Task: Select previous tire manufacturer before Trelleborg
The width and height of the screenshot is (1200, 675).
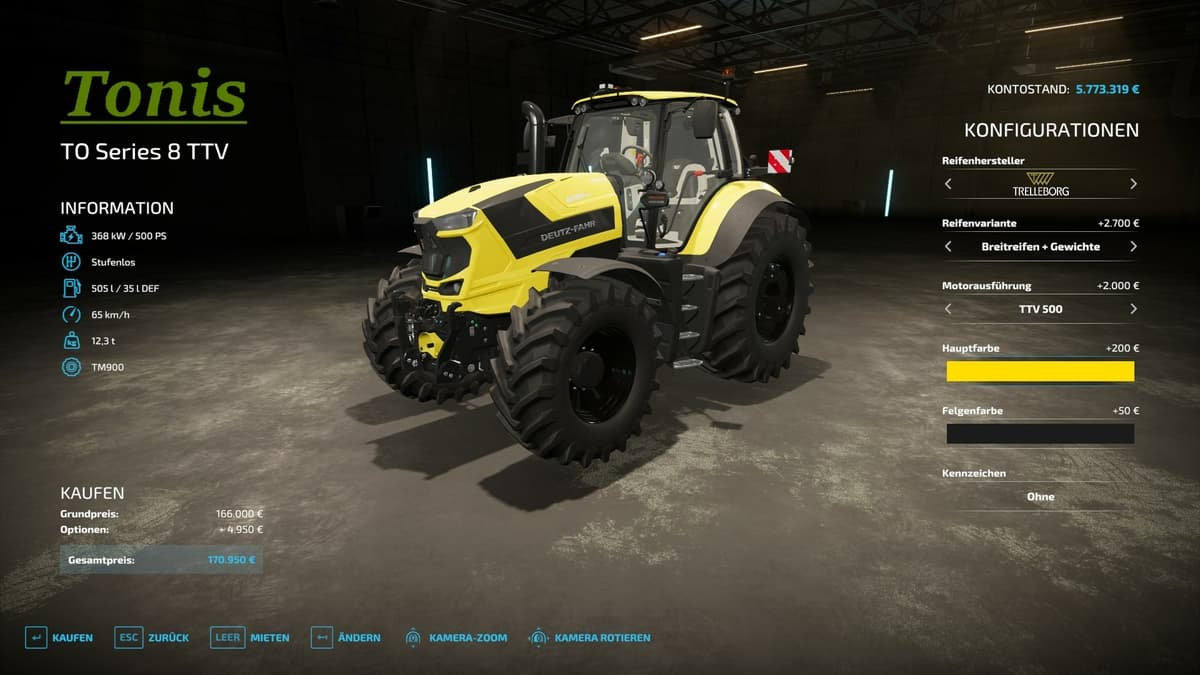Action: click(948, 184)
